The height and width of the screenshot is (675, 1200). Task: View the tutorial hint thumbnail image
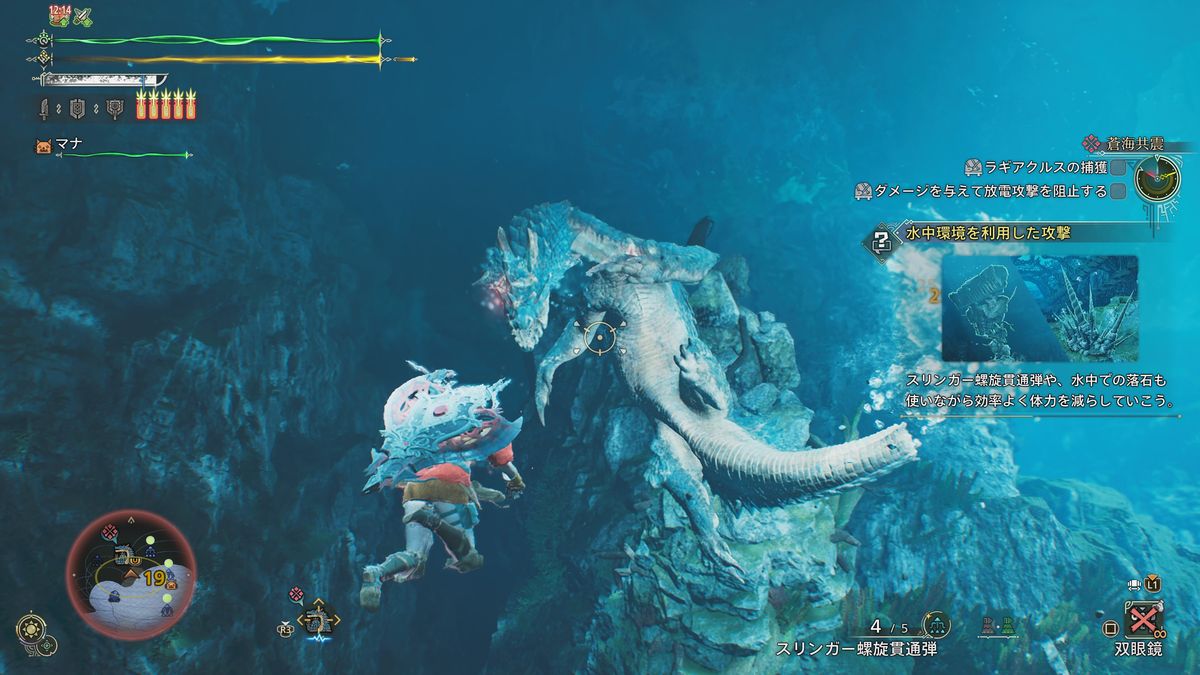coord(1040,307)
